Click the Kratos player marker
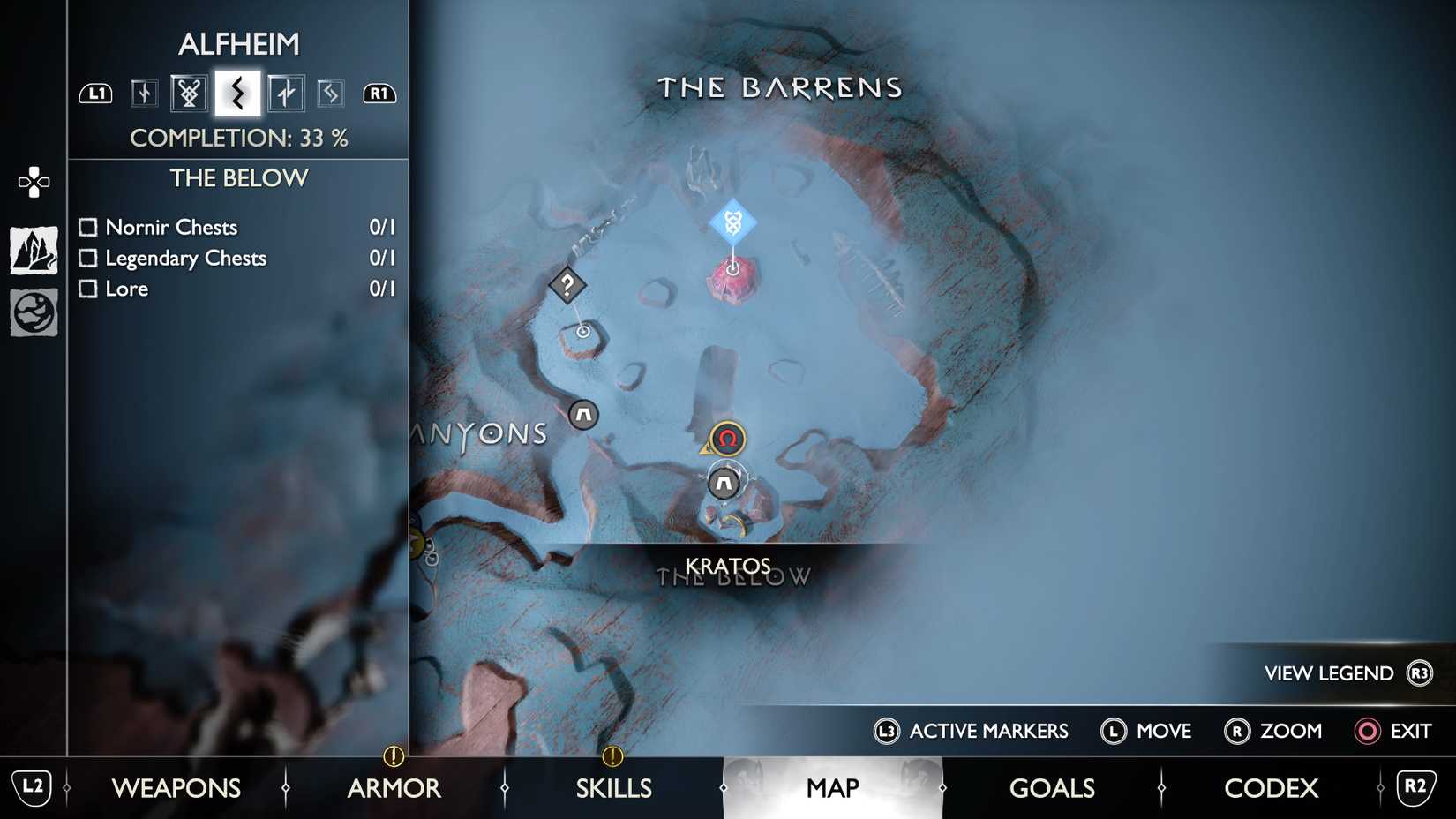Image resolution: width=1456 pixels, height=819 pixels. 725,439
